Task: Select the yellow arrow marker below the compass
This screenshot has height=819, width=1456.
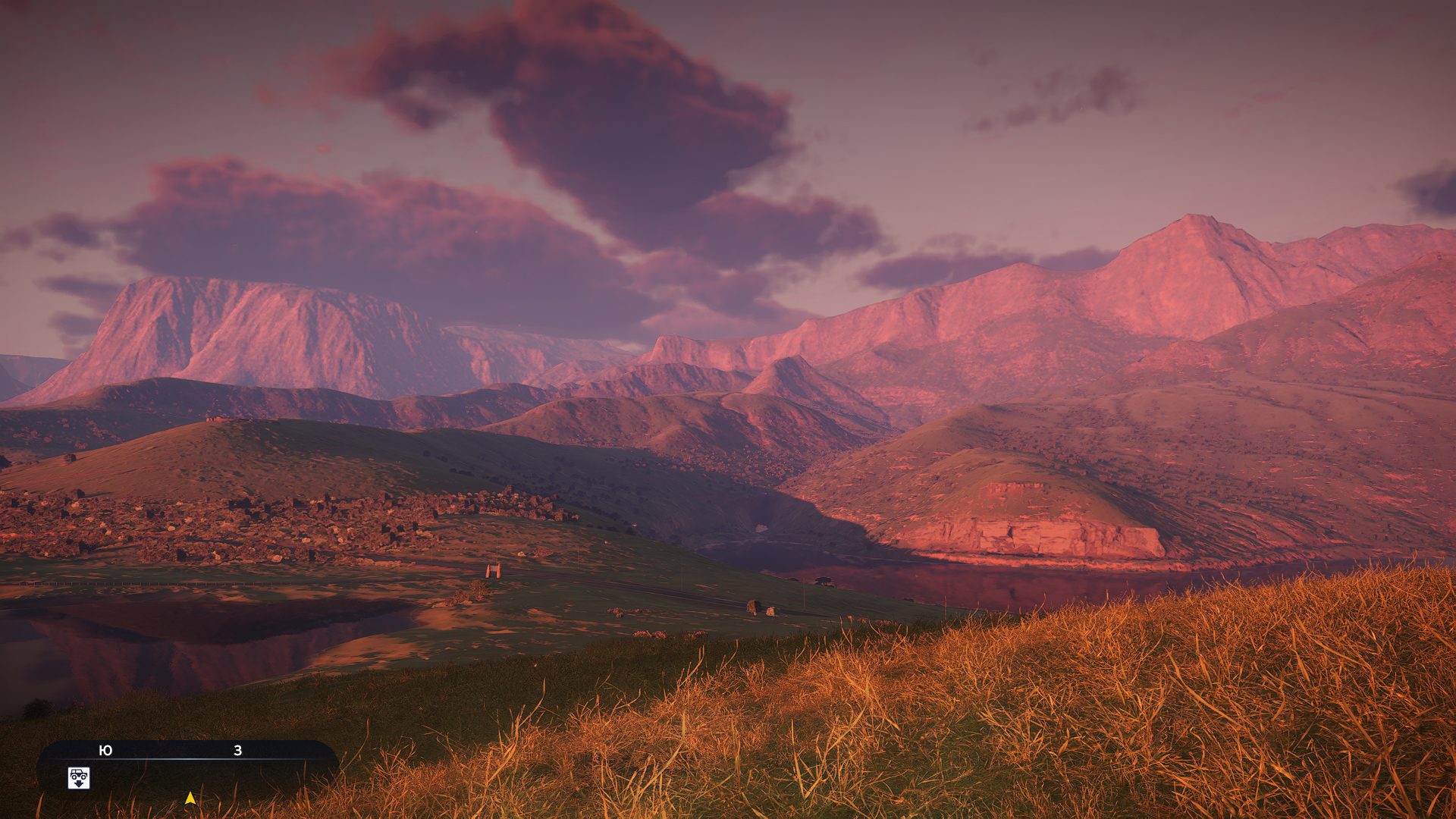Action: [190, 799]
